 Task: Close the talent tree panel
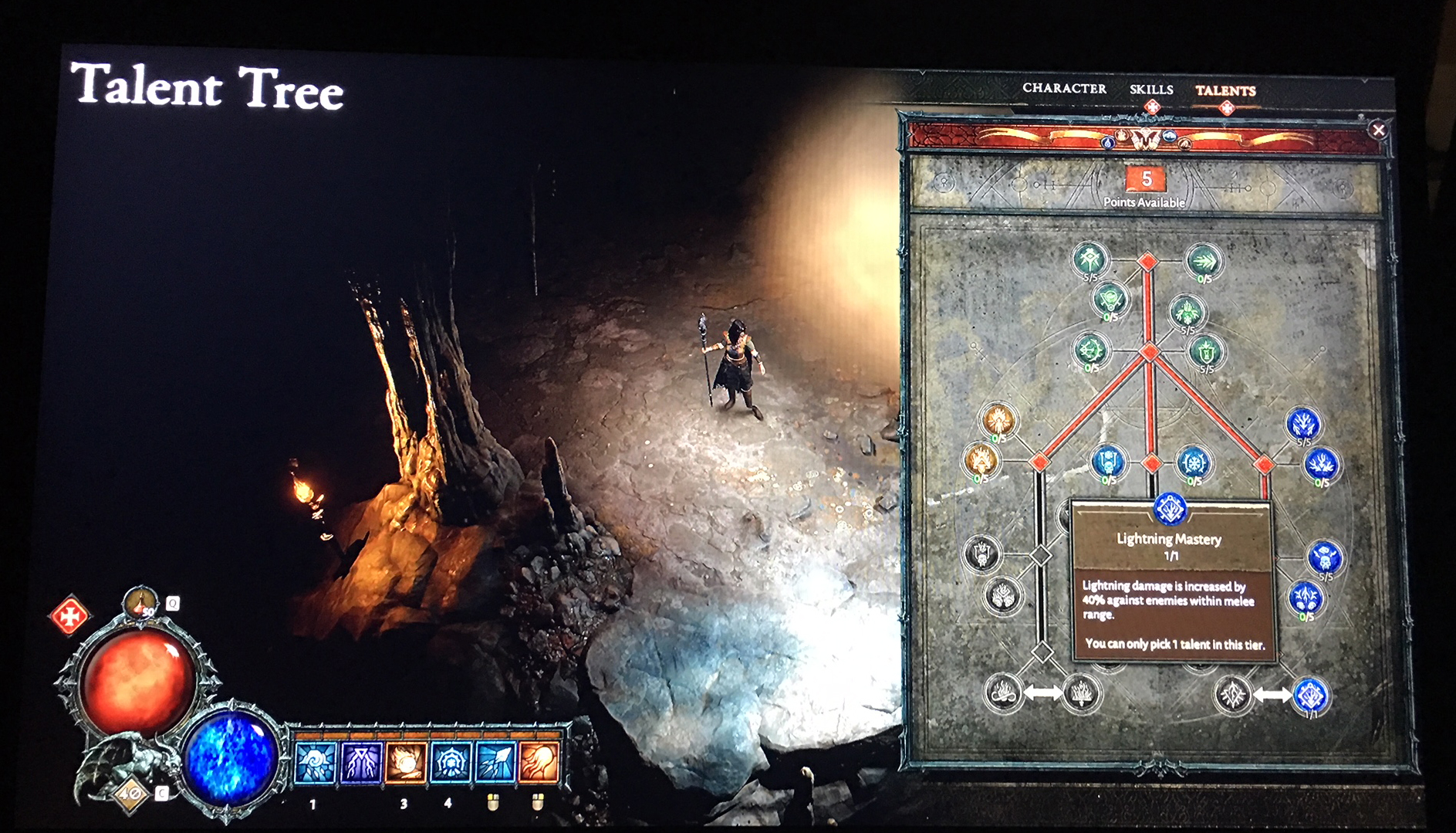(1378, 130)
